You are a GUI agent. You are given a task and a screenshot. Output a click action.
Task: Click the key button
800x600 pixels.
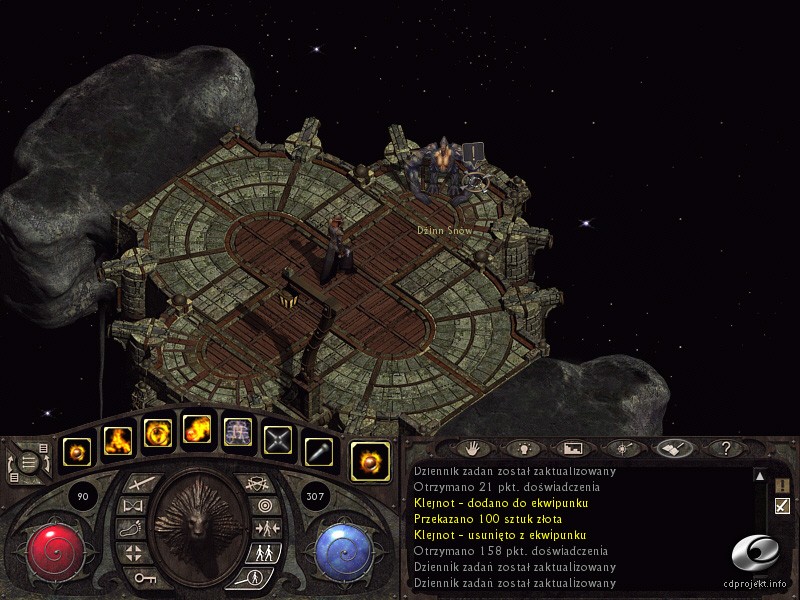[x=142, y=577]
